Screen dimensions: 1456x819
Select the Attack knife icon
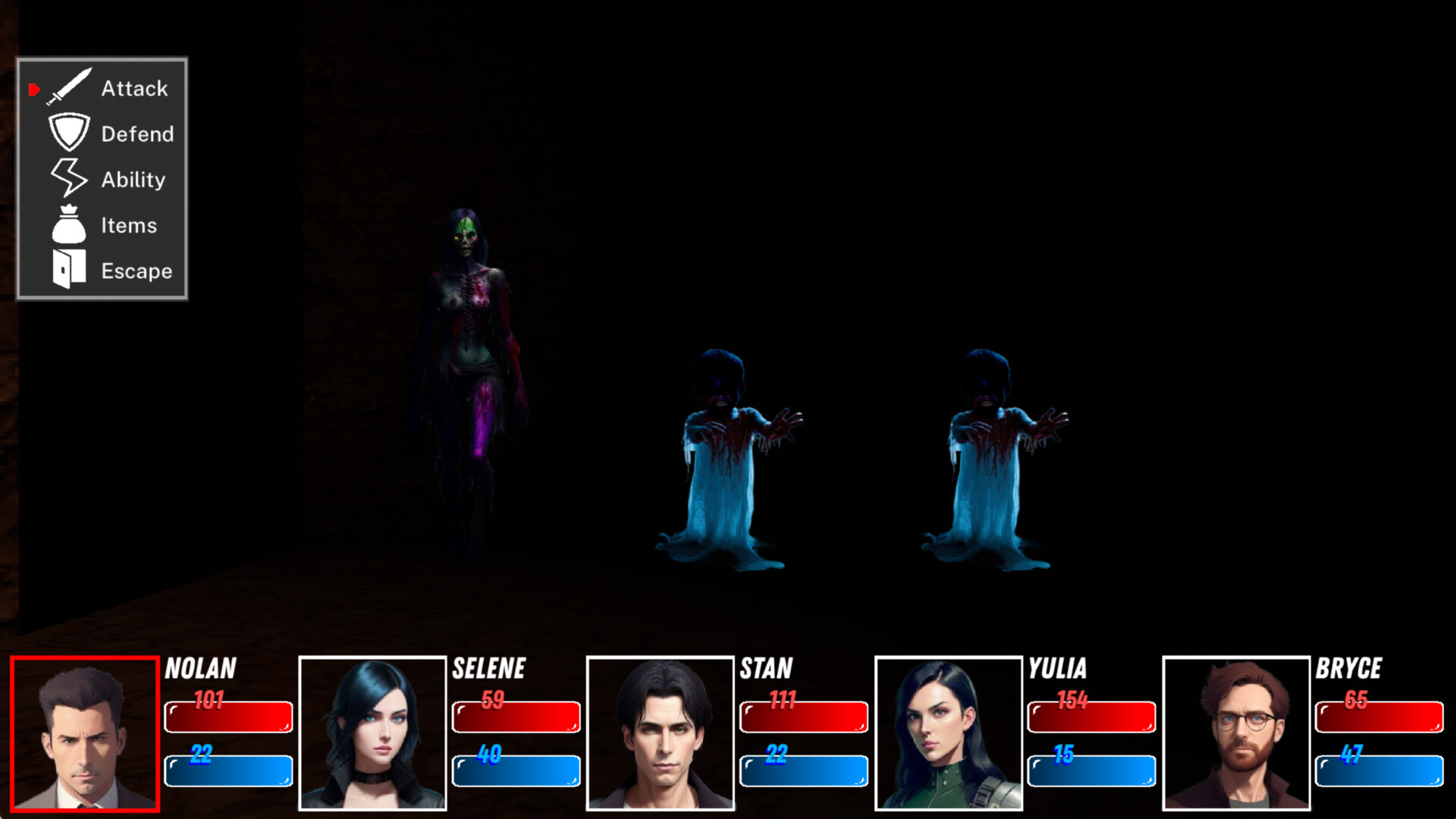[69, 88]
